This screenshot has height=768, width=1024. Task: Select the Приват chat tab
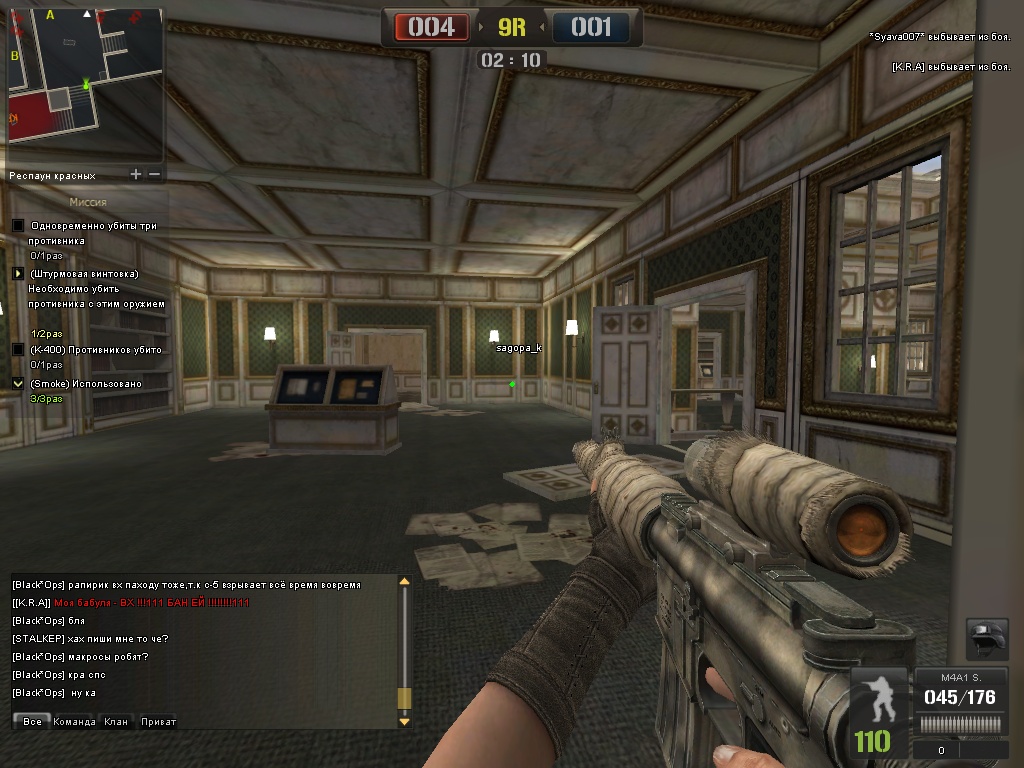point(158,721)
